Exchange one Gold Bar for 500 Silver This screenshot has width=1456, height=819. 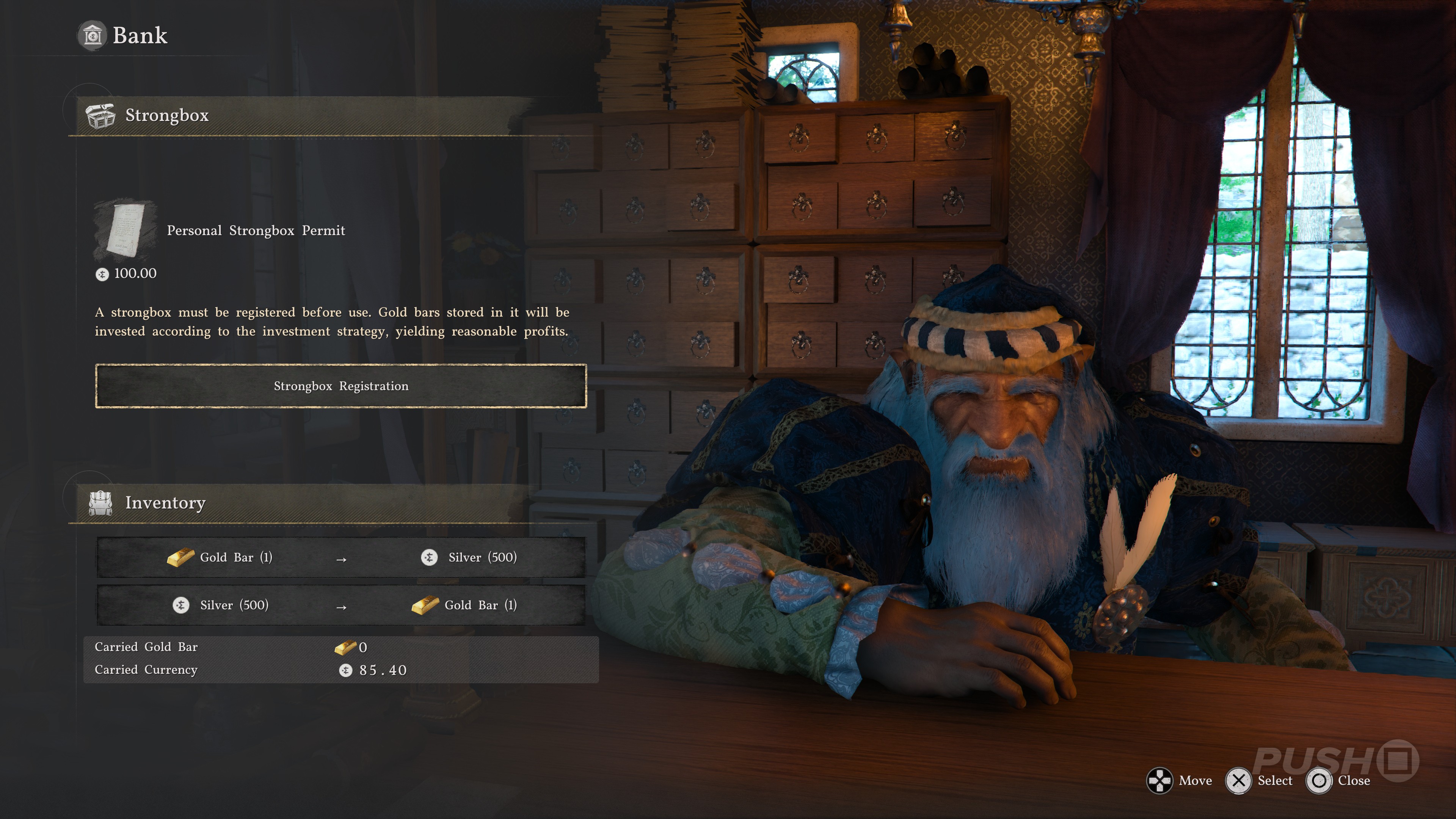point(341,558)
